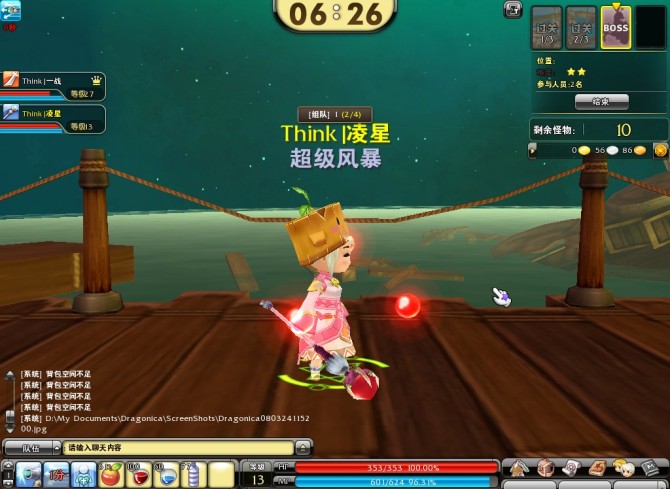Select the BOSS stage card
This screenshot has height=489, width=670.
point(615,28)
